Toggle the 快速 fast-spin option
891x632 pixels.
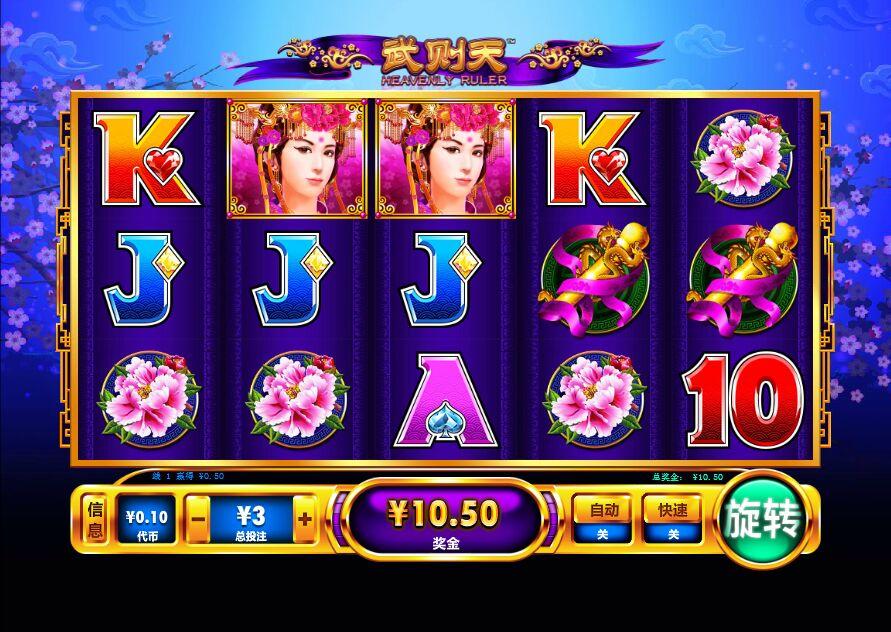coord(673,520)
